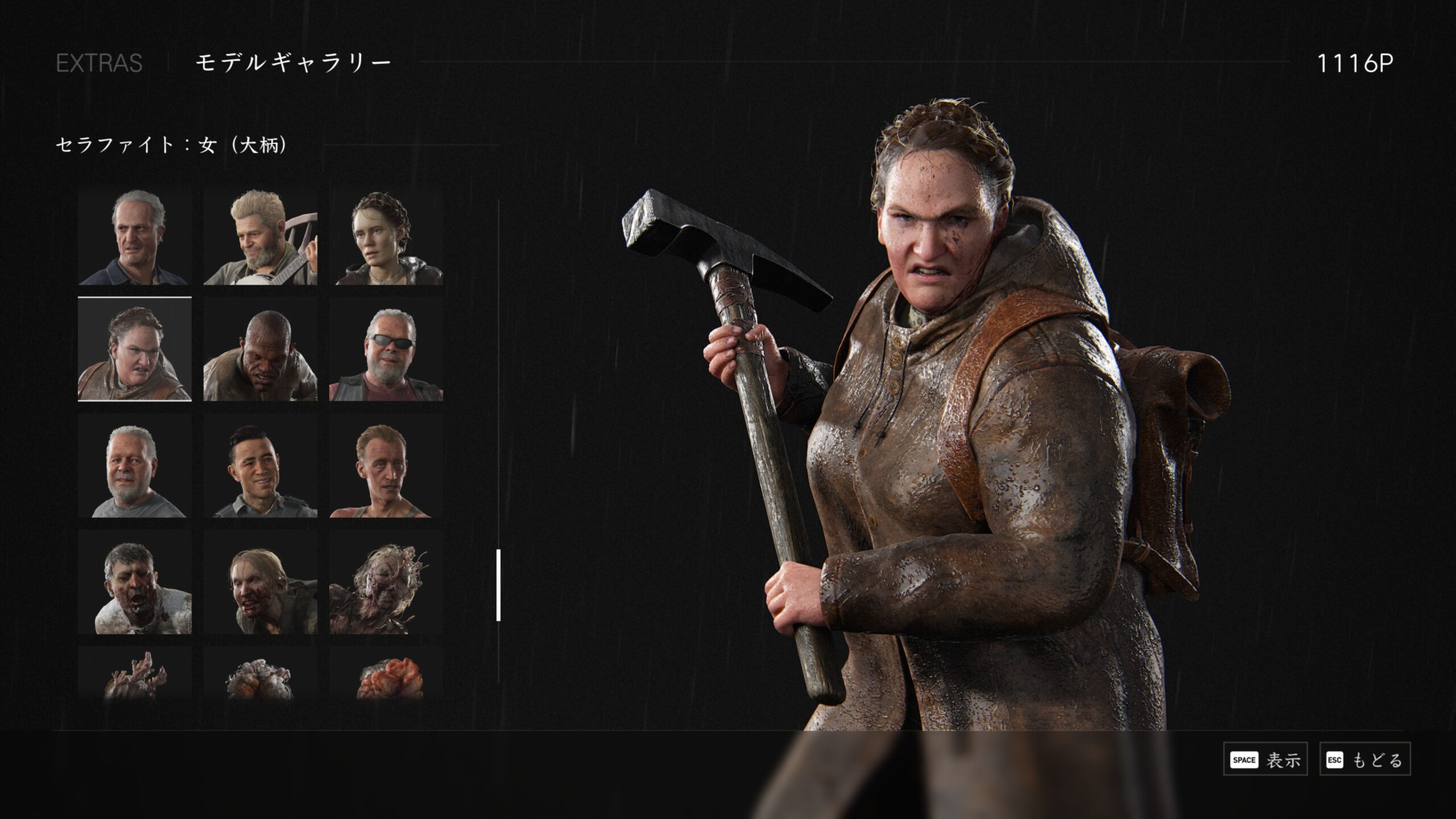Pick the fungus-faced infected thumbnail
The image size is (1456, 819).
[x=386, y=582]
